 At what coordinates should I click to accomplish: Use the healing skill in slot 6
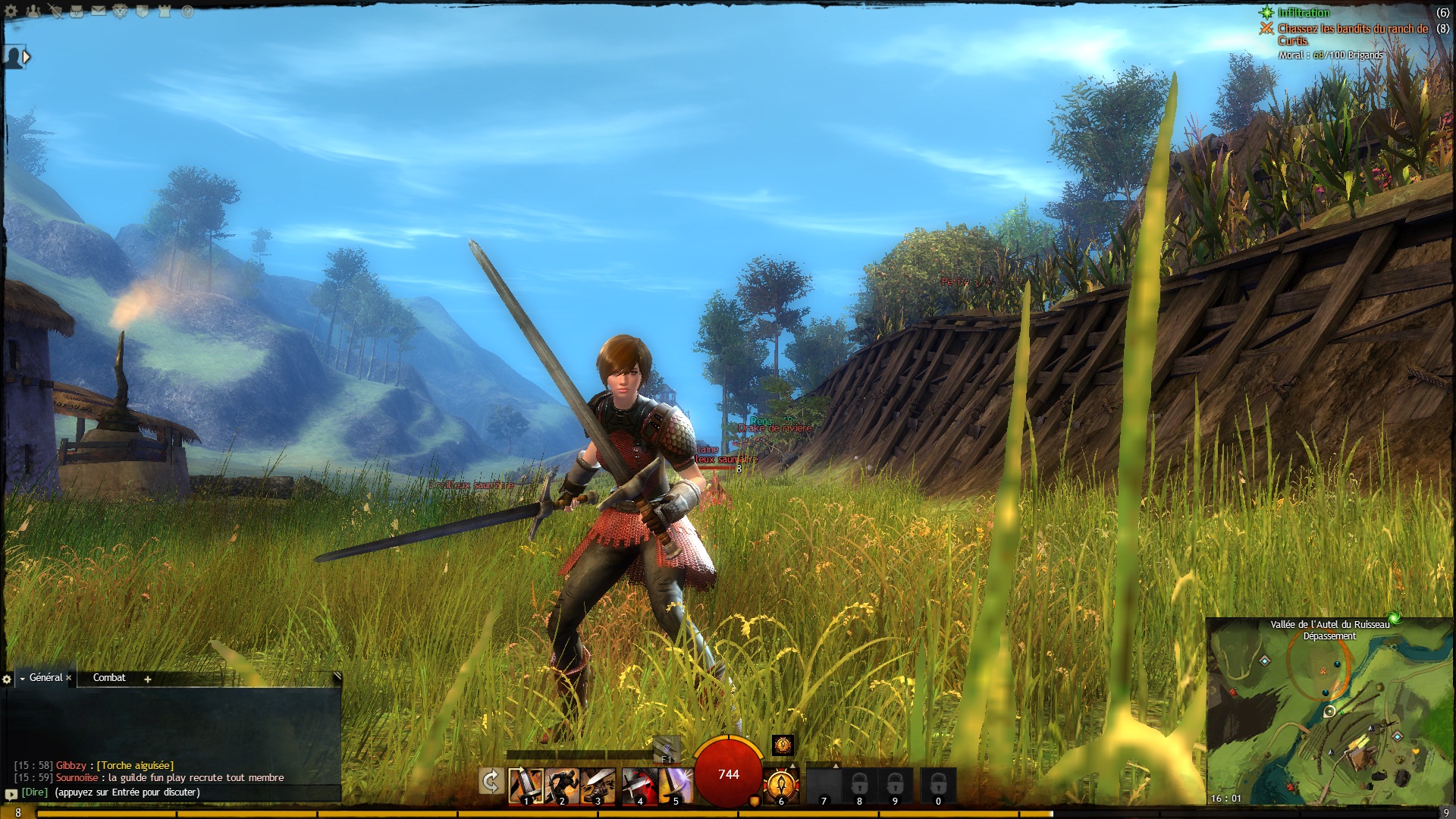(780, 784)
